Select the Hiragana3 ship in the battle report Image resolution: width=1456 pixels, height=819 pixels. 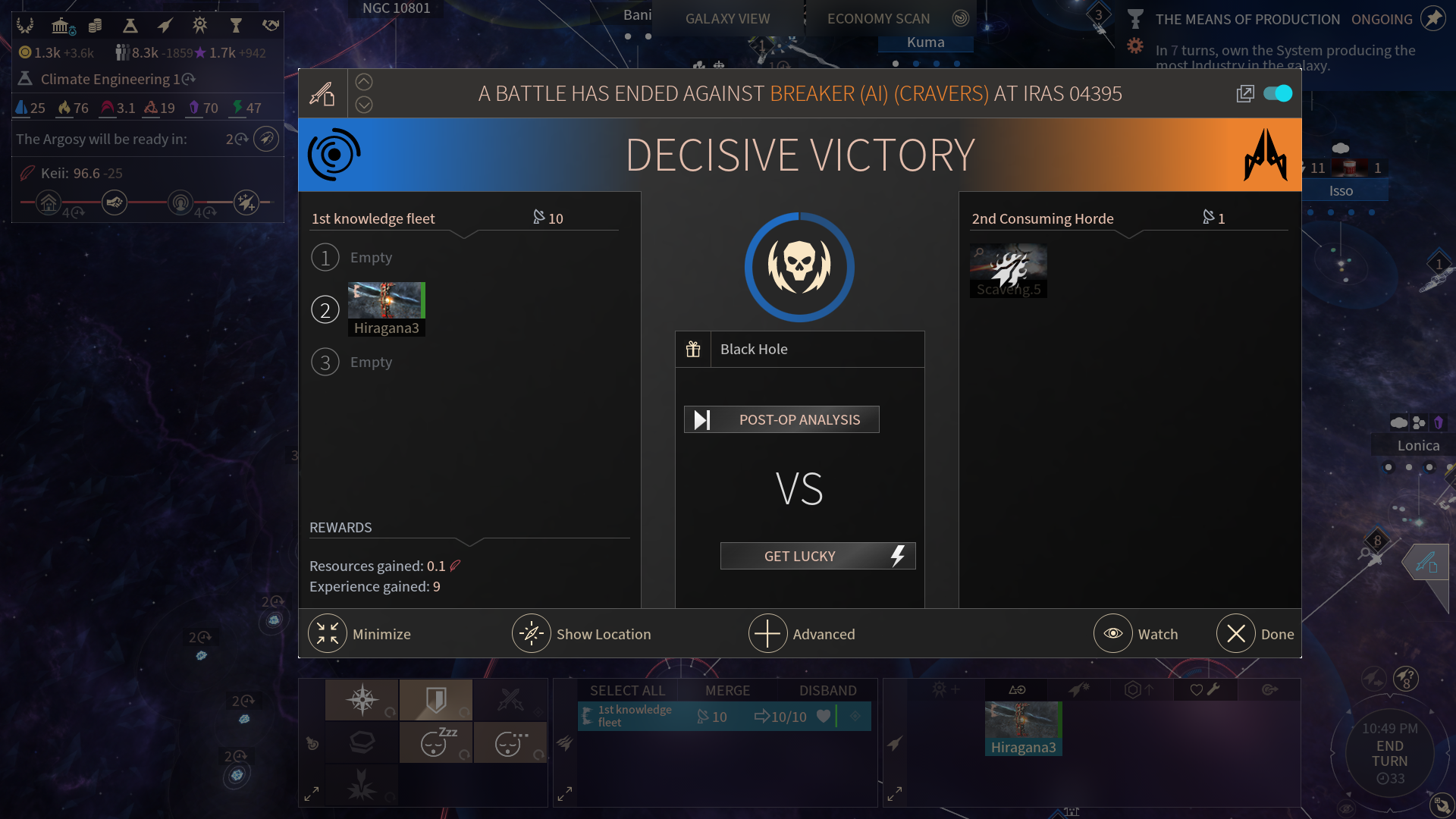(386, 309)
